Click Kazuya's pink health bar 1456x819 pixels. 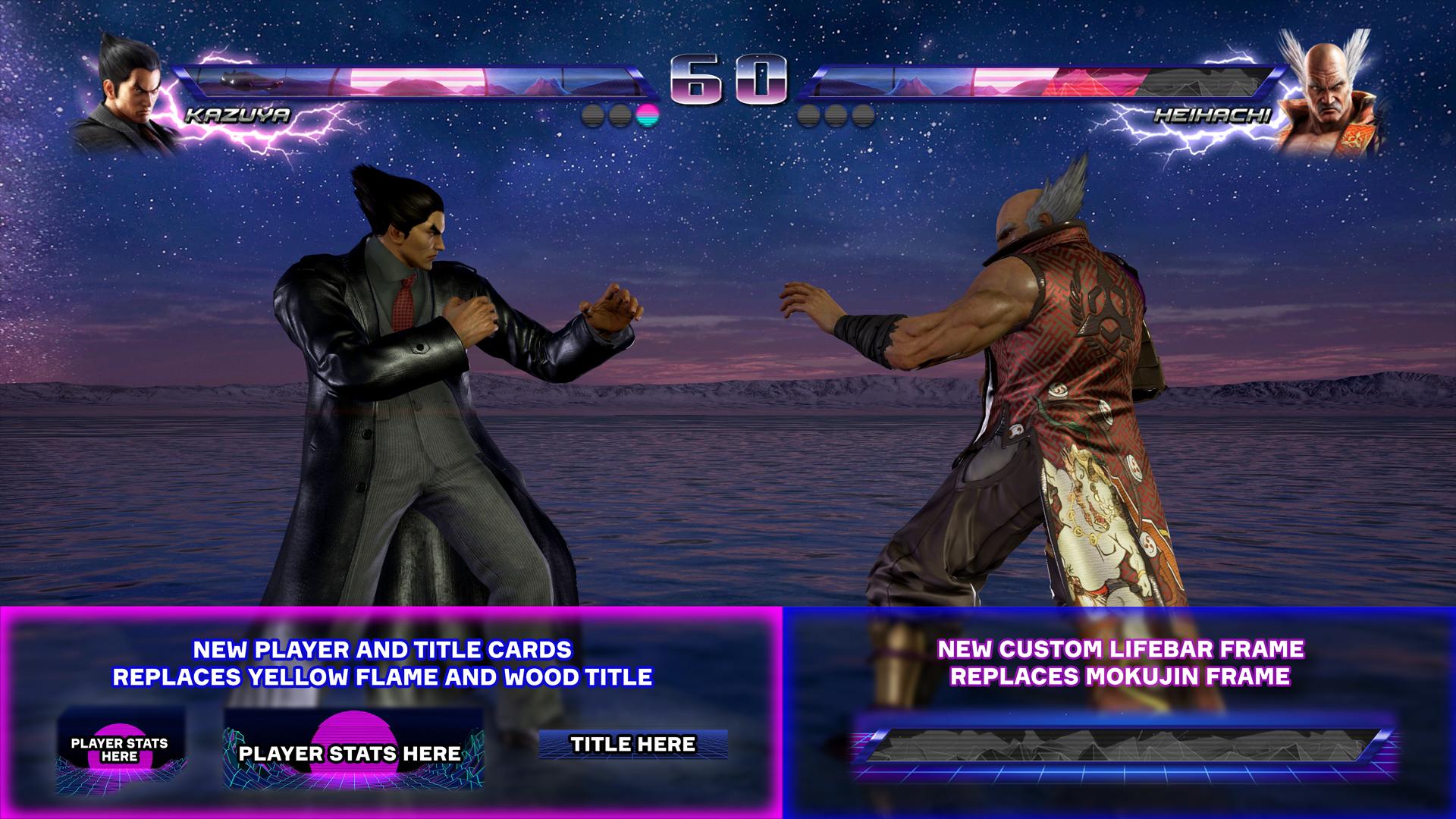click(417, 80)
